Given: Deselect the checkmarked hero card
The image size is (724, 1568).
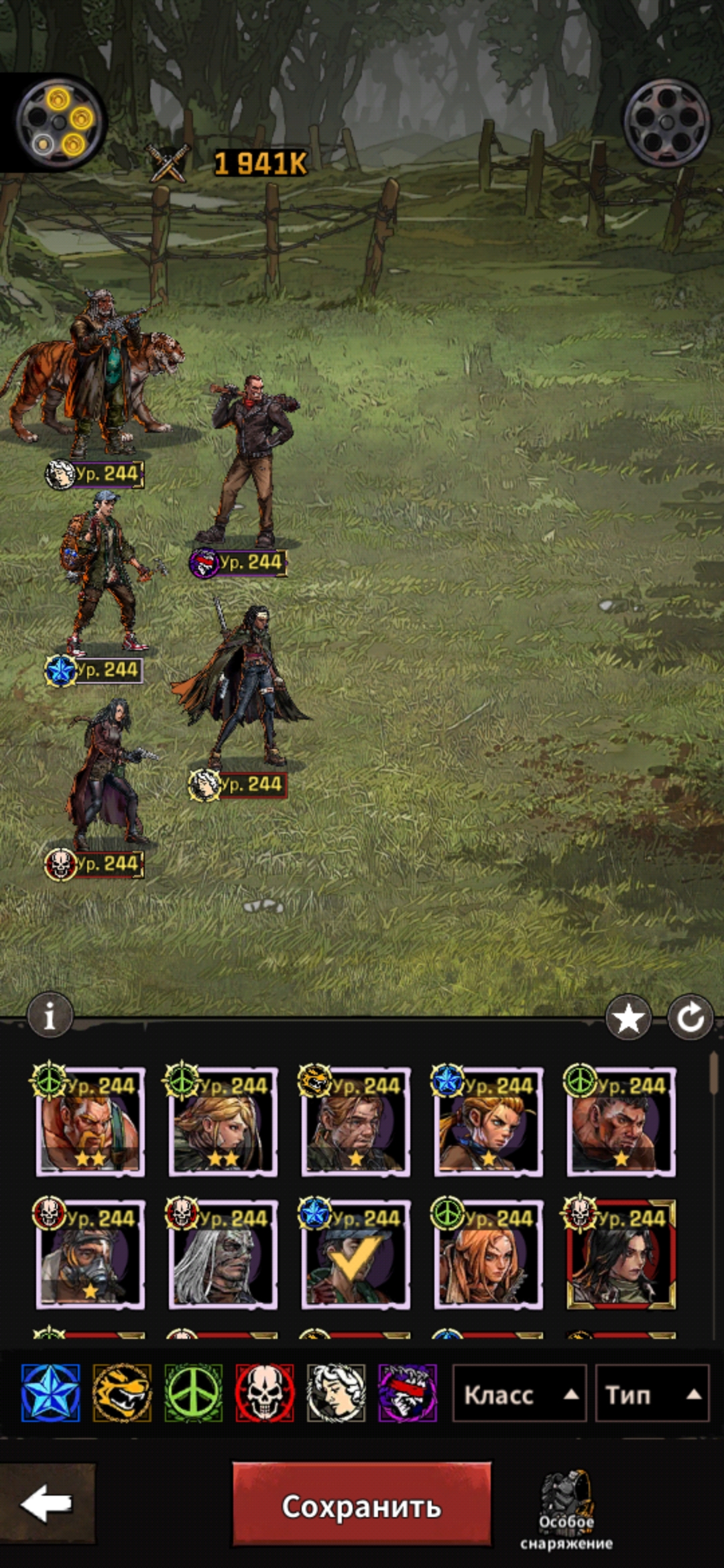Looking at the screenshot, I should [355, 1254].
